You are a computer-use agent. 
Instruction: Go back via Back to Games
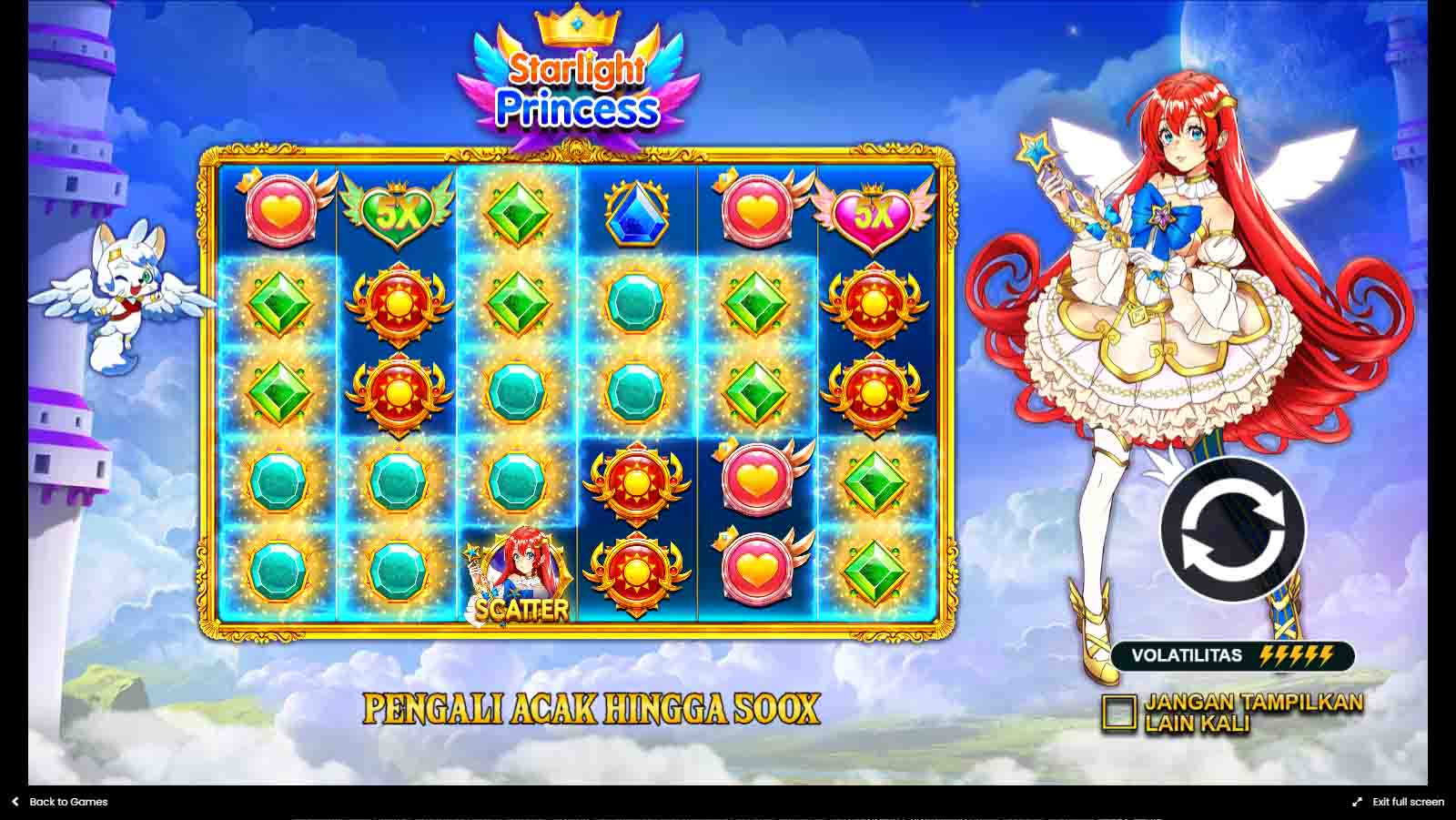(60, 802)
